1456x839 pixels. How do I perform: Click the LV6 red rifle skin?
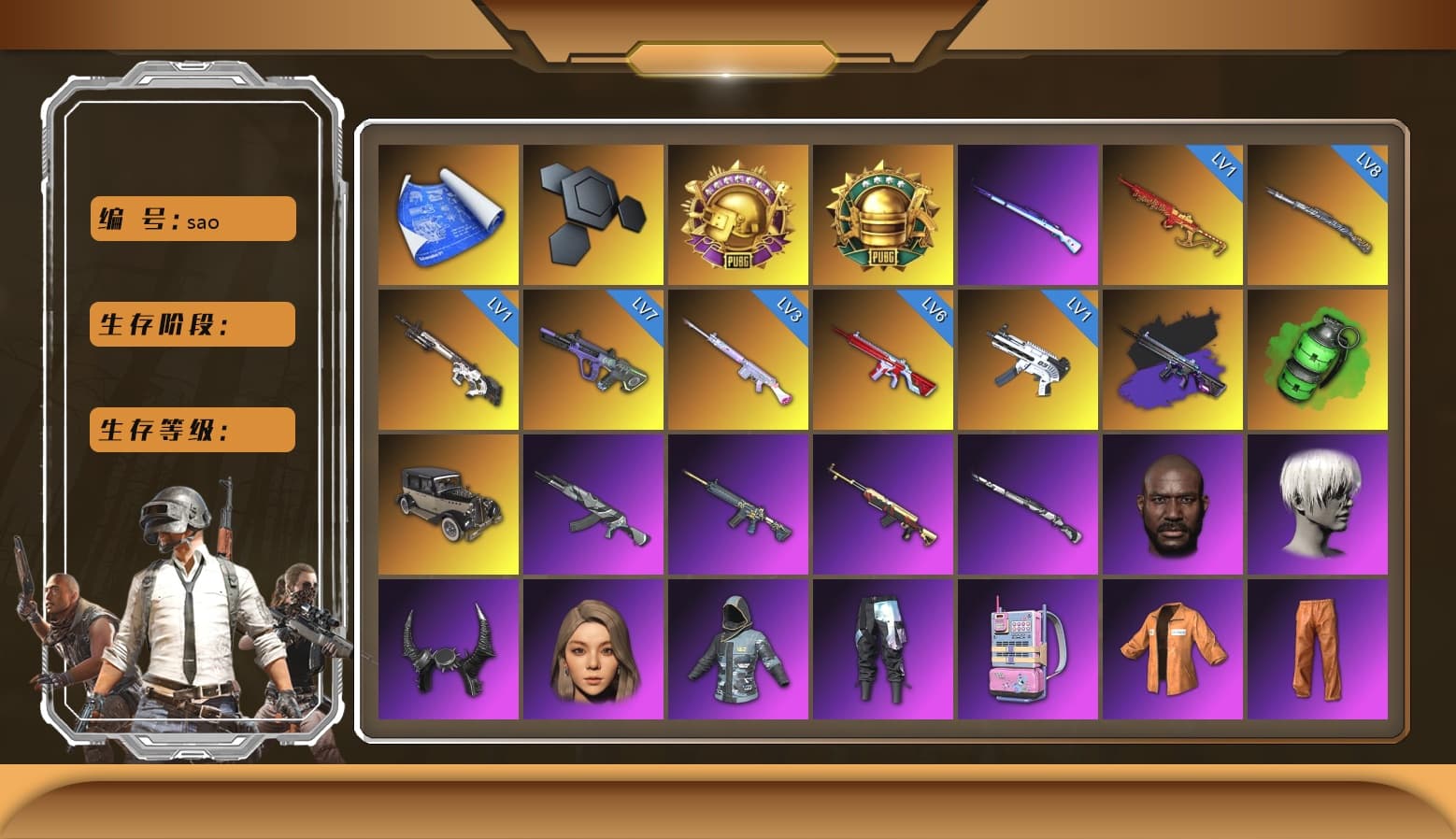[883, 360]
